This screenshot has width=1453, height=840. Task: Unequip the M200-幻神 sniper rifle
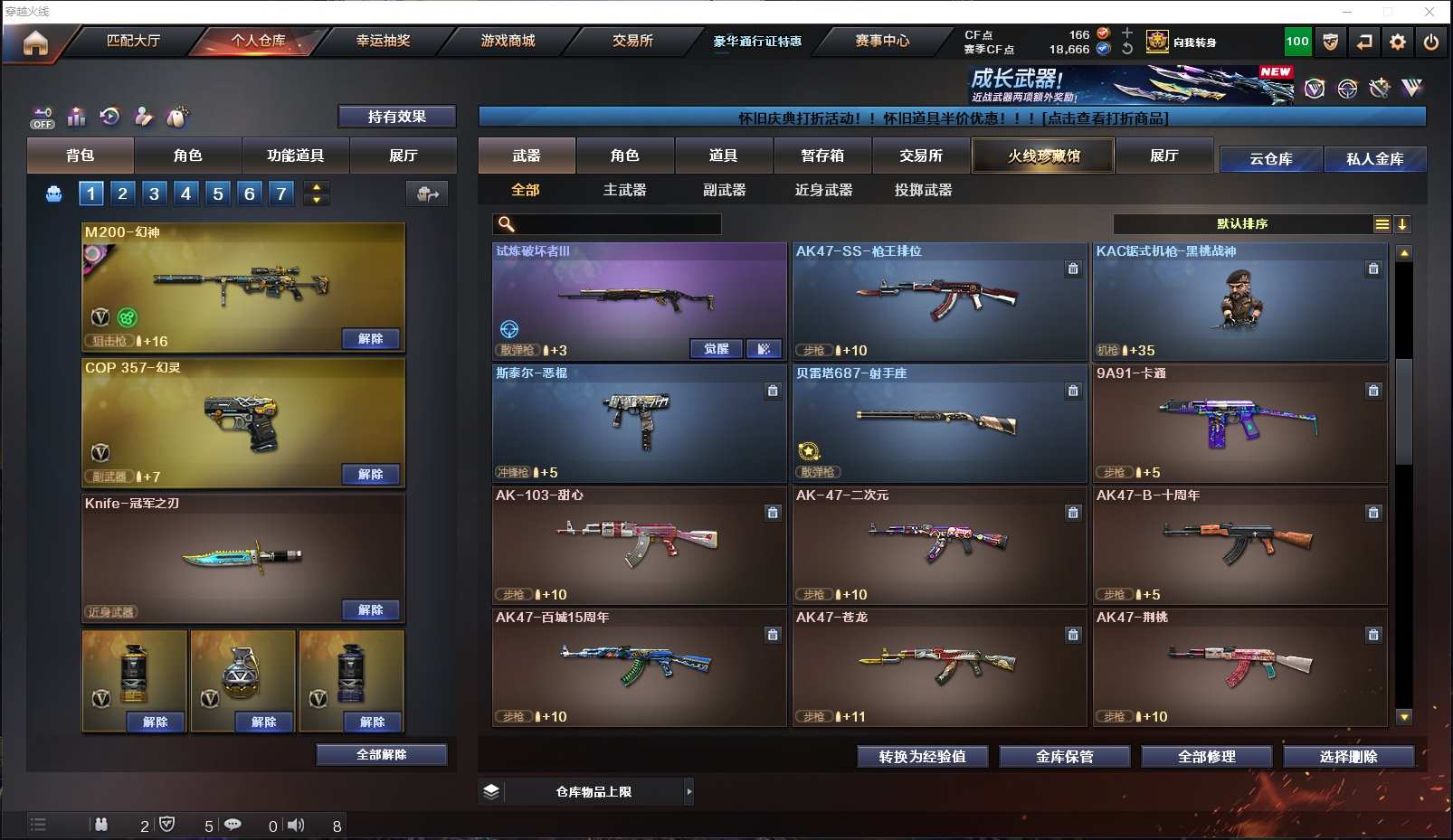click(x=370, y=339)
